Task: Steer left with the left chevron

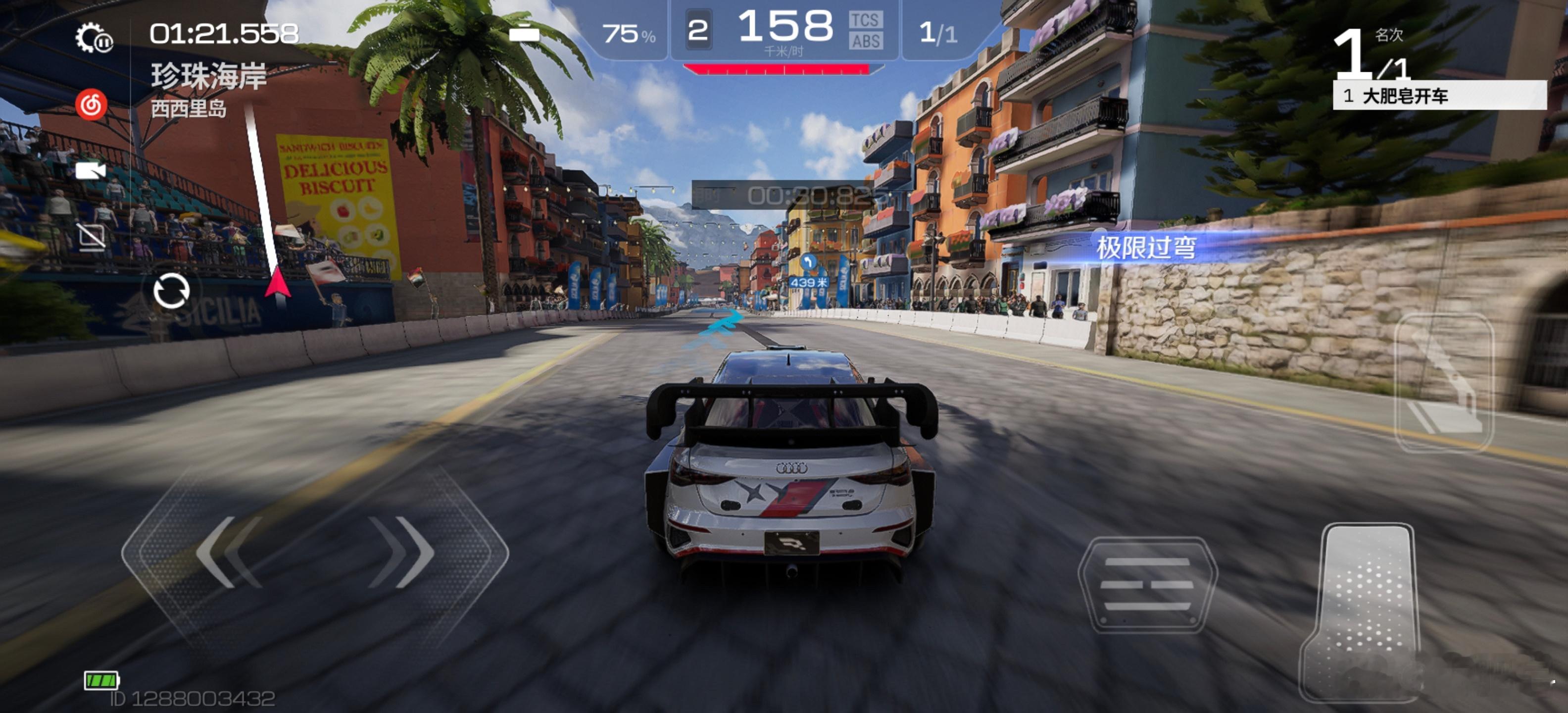Action: 228,552
